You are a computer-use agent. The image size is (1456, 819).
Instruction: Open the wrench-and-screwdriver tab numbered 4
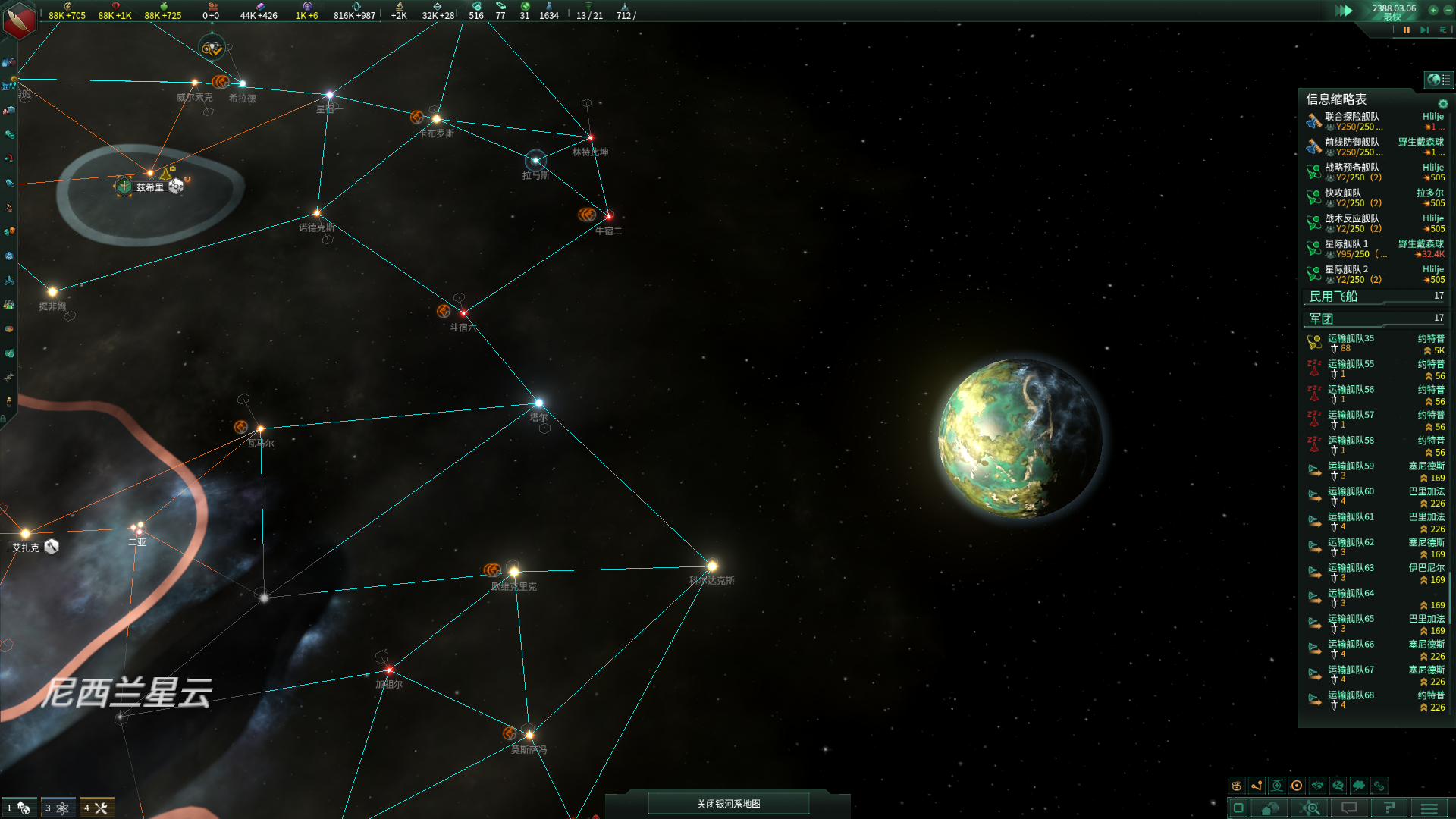tap(96, 808)
